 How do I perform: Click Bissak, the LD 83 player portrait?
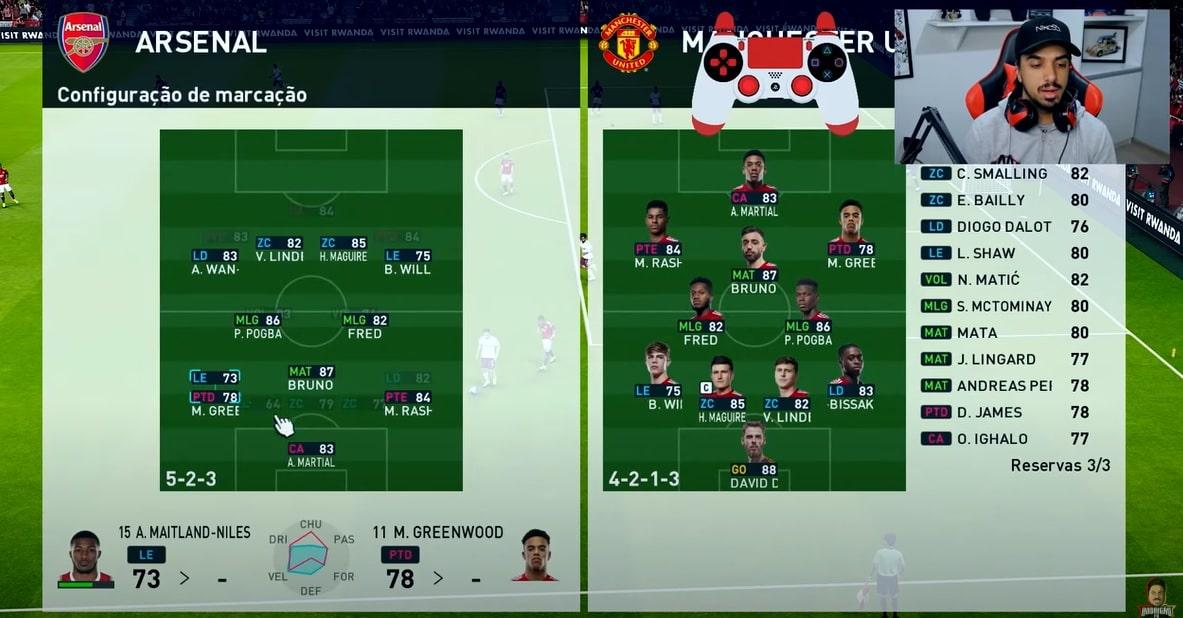coord(851,366)
